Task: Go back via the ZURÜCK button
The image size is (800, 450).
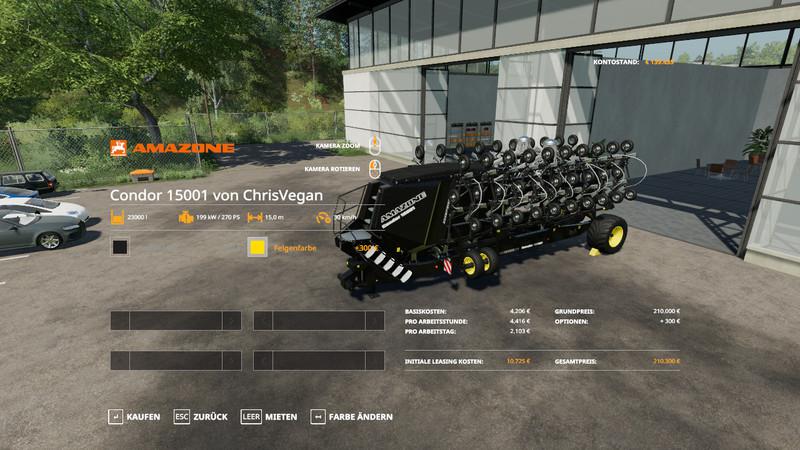Action: pyautogui.click(x=202, y=416)
